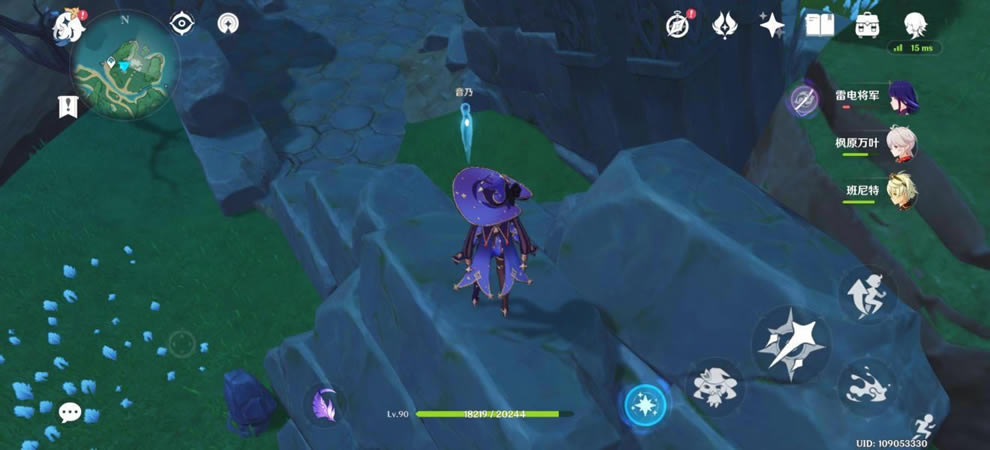Open the compass events icon

point(678,26)
